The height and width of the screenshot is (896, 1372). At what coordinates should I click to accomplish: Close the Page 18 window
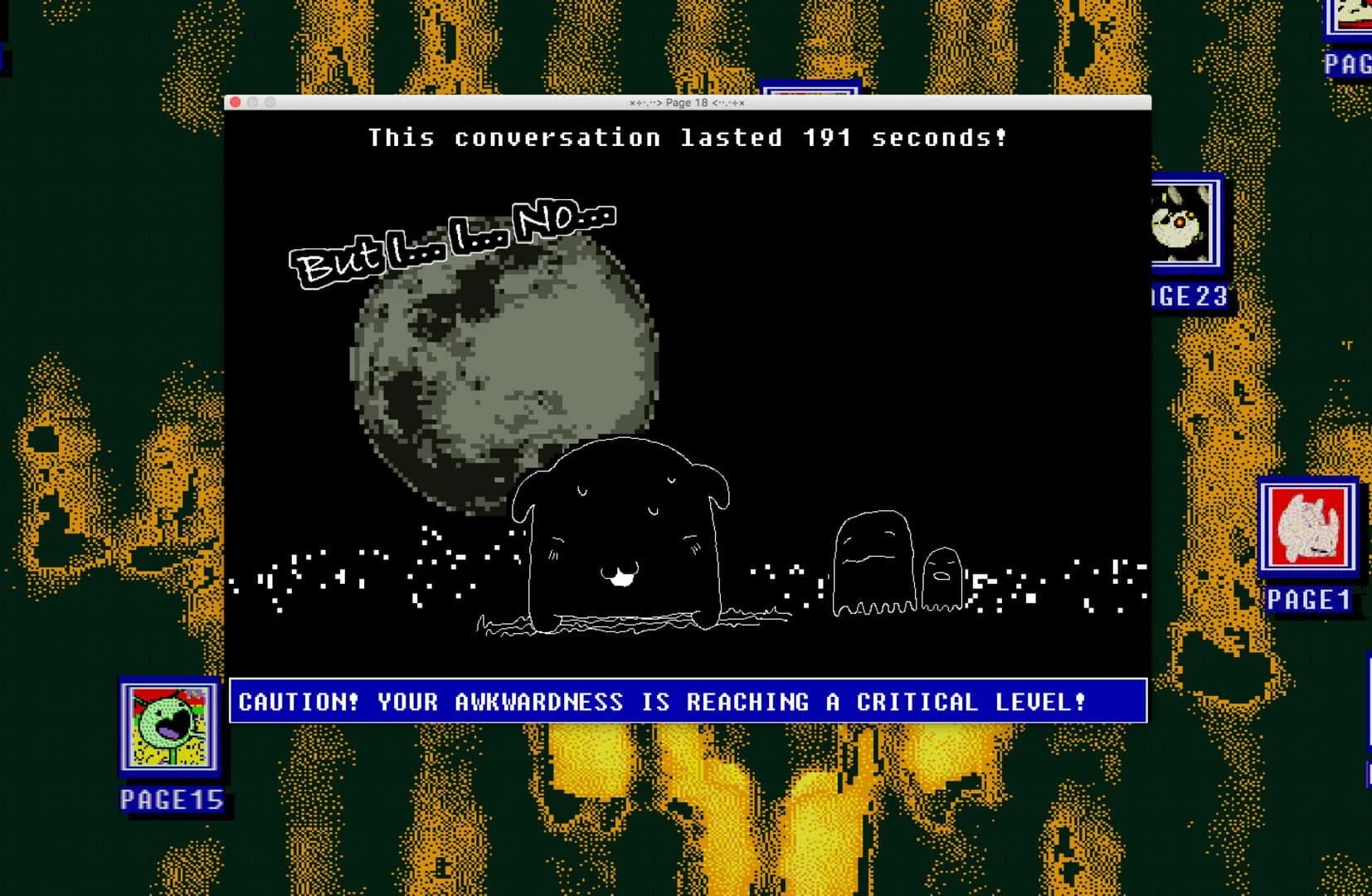[236, 101]
